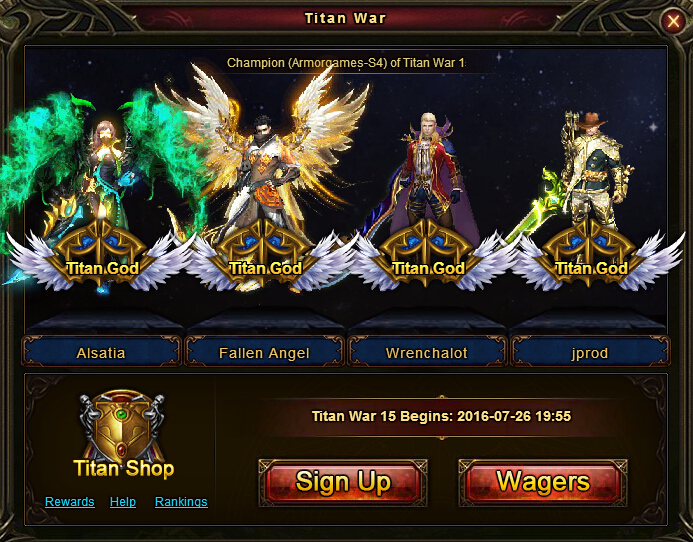The height and width of the screenshot is (542, 693).
Task: Select champion Alsatia's name plate
Action: pyautogui.click(x=102, y=353)
